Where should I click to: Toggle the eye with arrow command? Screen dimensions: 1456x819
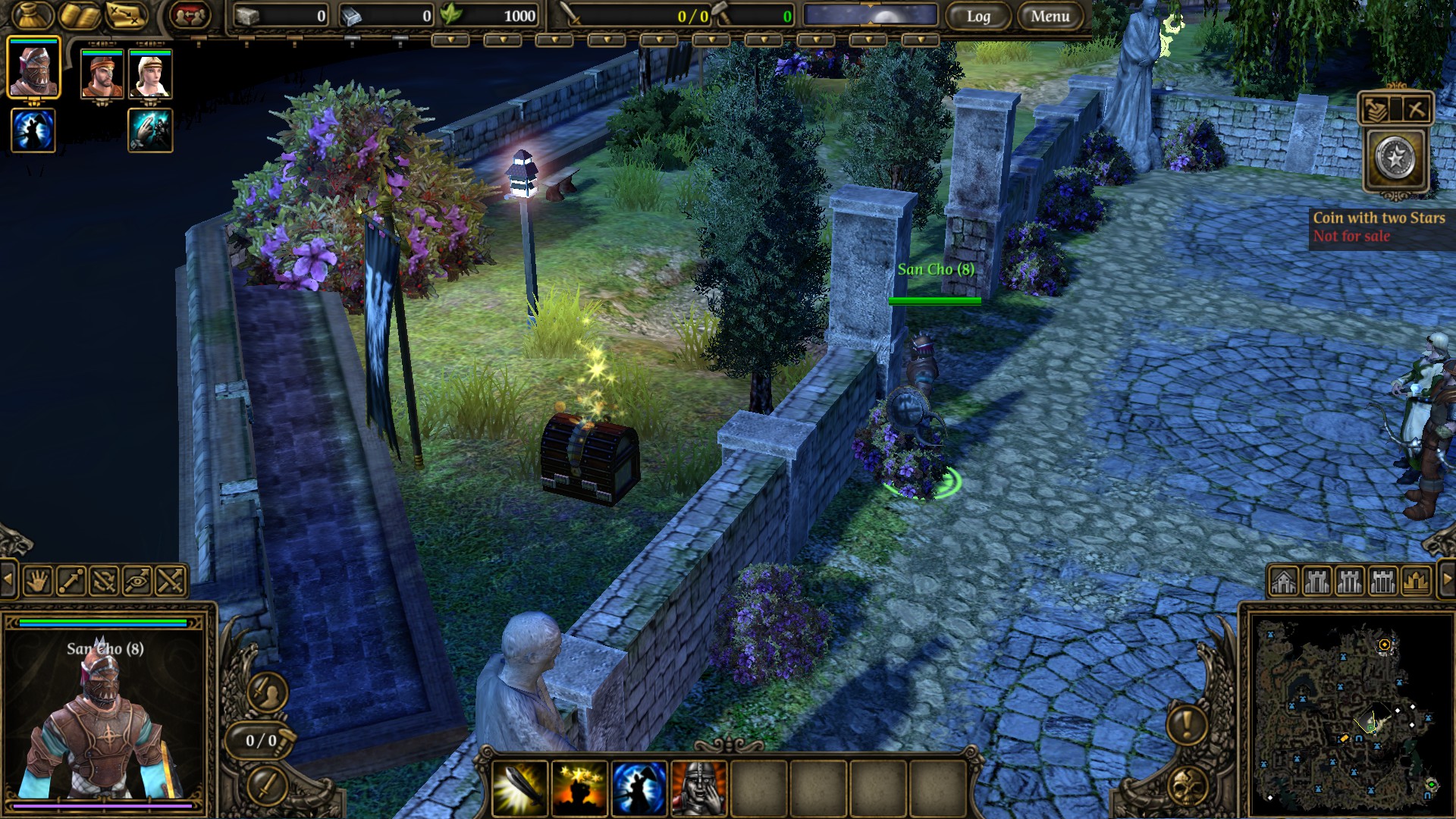pos(137,582)
